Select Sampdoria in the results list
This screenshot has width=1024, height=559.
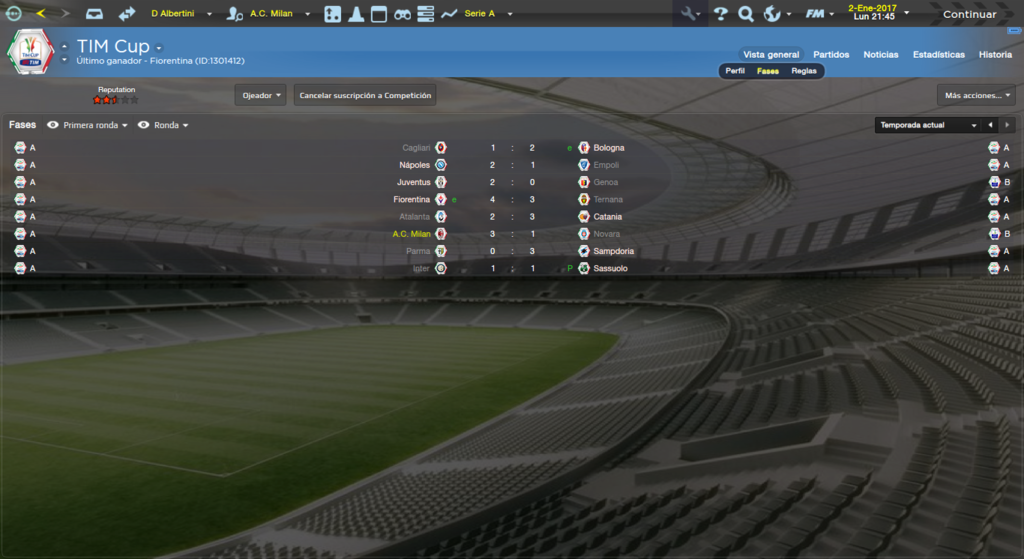[613, 251]
